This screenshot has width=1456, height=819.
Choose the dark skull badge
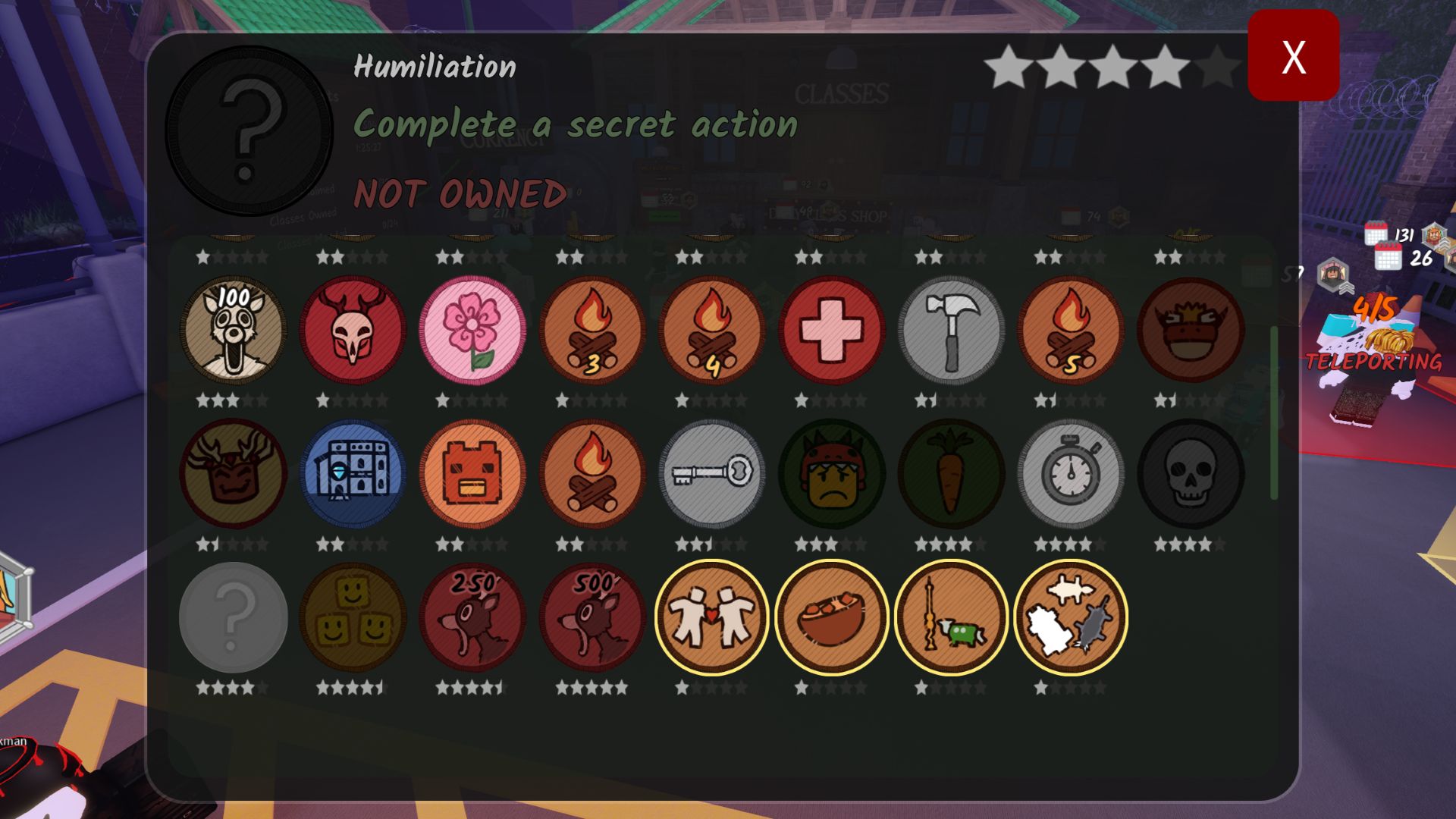point(1190,473)
